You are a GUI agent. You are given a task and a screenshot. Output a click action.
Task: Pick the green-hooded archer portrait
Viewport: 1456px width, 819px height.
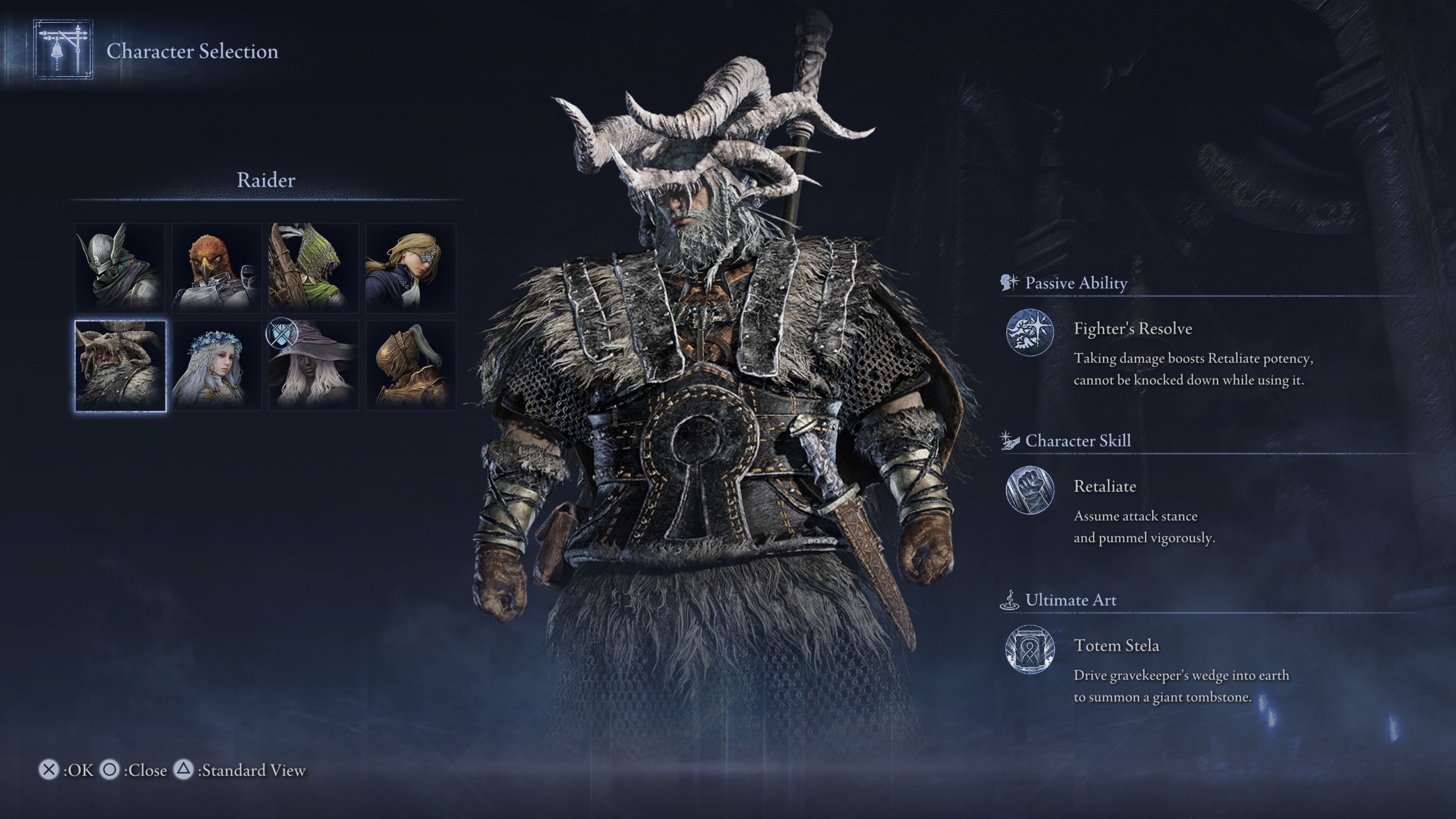pos(313,268)
